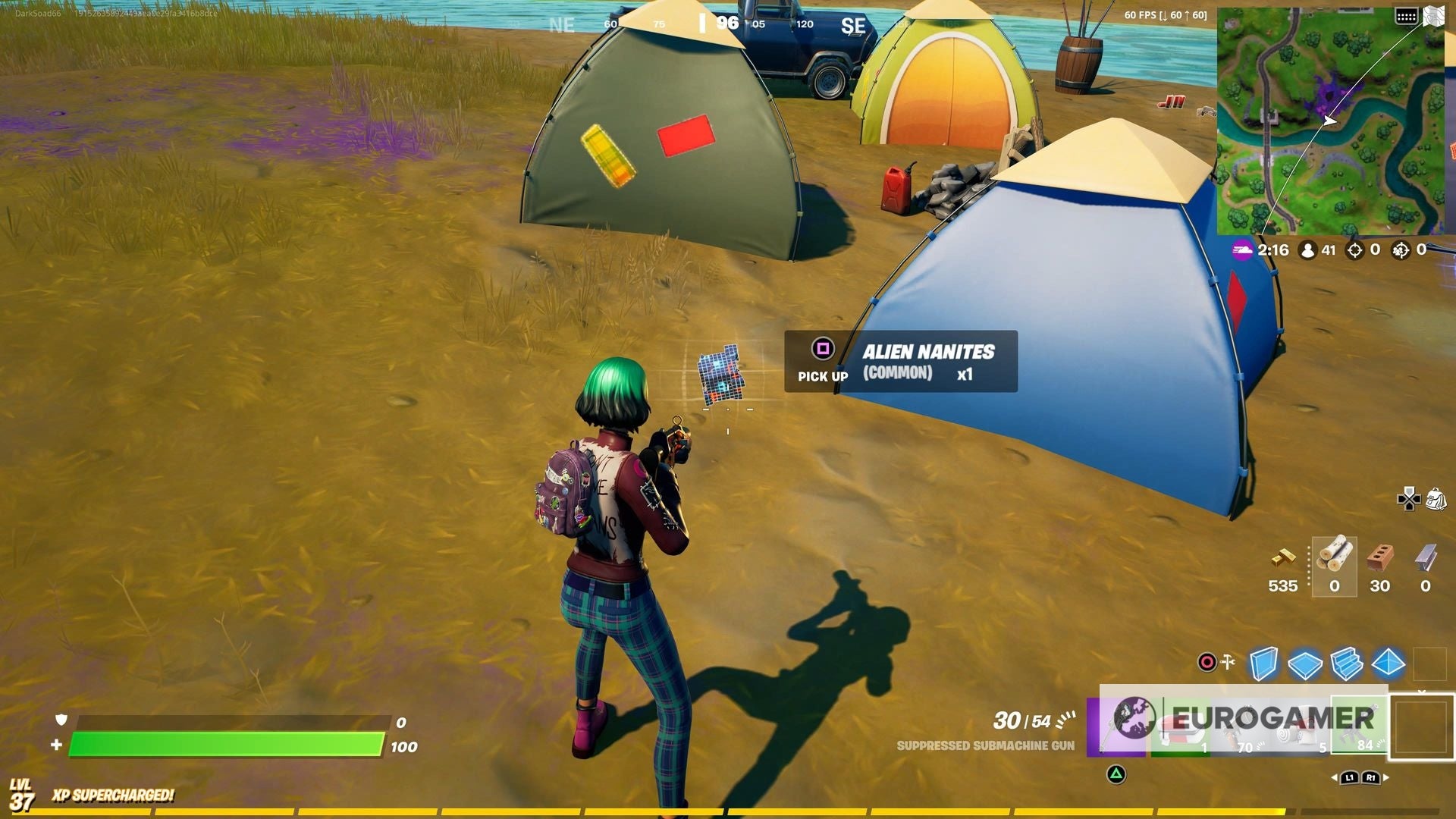This screenshot has height=819, width=1456.
Task: Select the pyramid roof building piece icon
Action: 1388,663
